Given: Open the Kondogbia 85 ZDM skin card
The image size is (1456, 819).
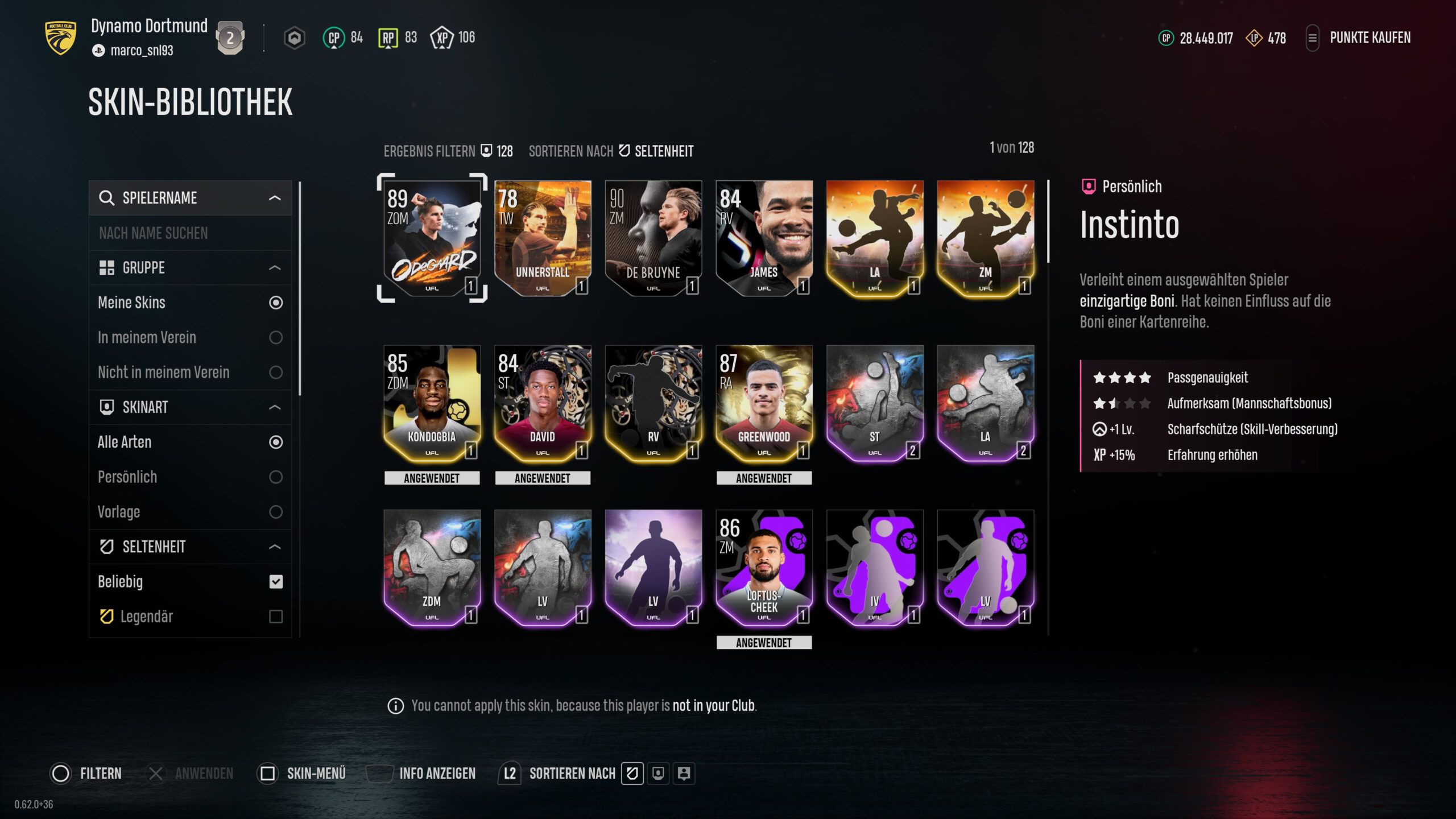Looking at the screenshot, I should (432, 403).
